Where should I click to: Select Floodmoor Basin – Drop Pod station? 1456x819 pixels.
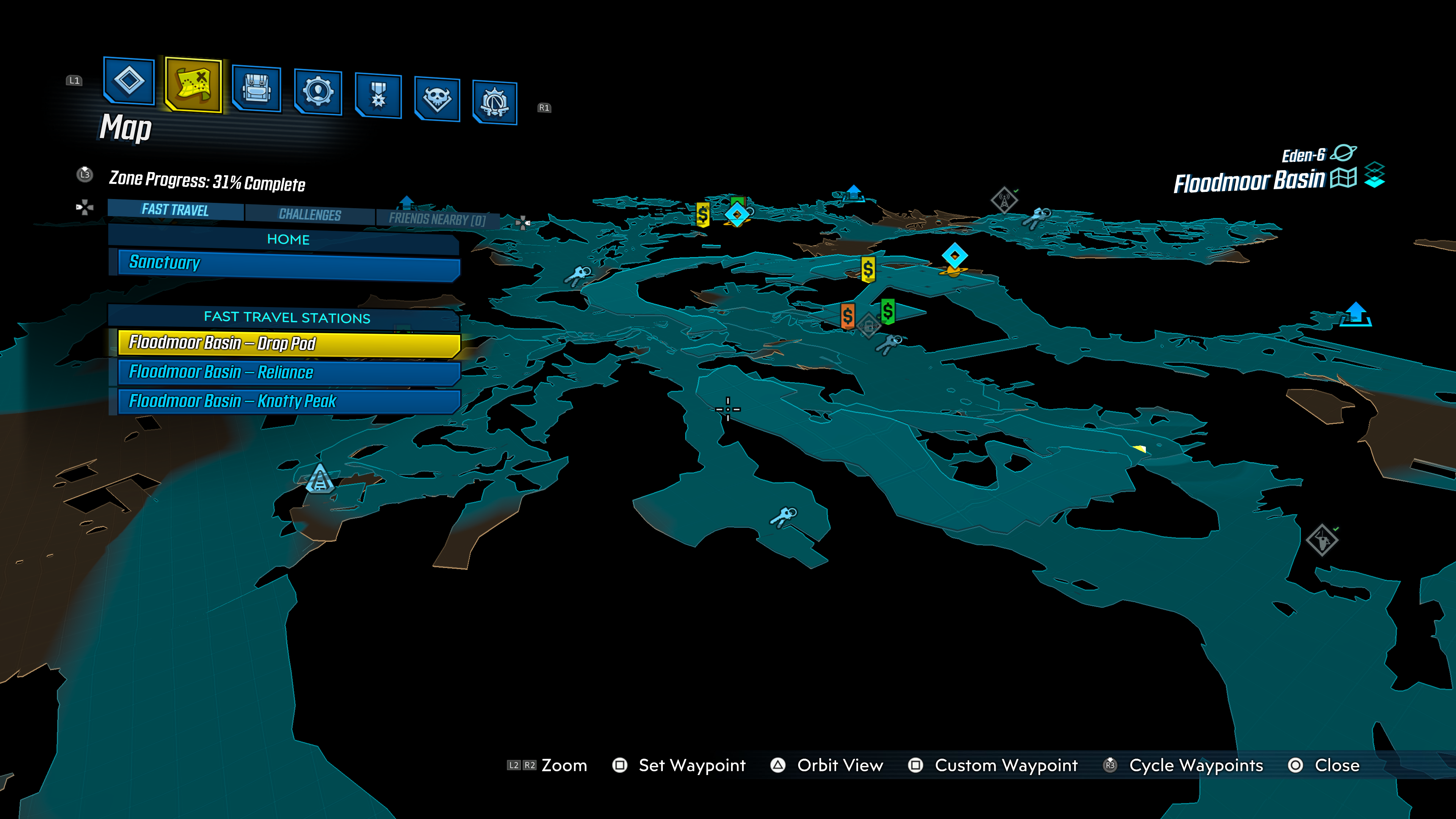tap(288, 343)
